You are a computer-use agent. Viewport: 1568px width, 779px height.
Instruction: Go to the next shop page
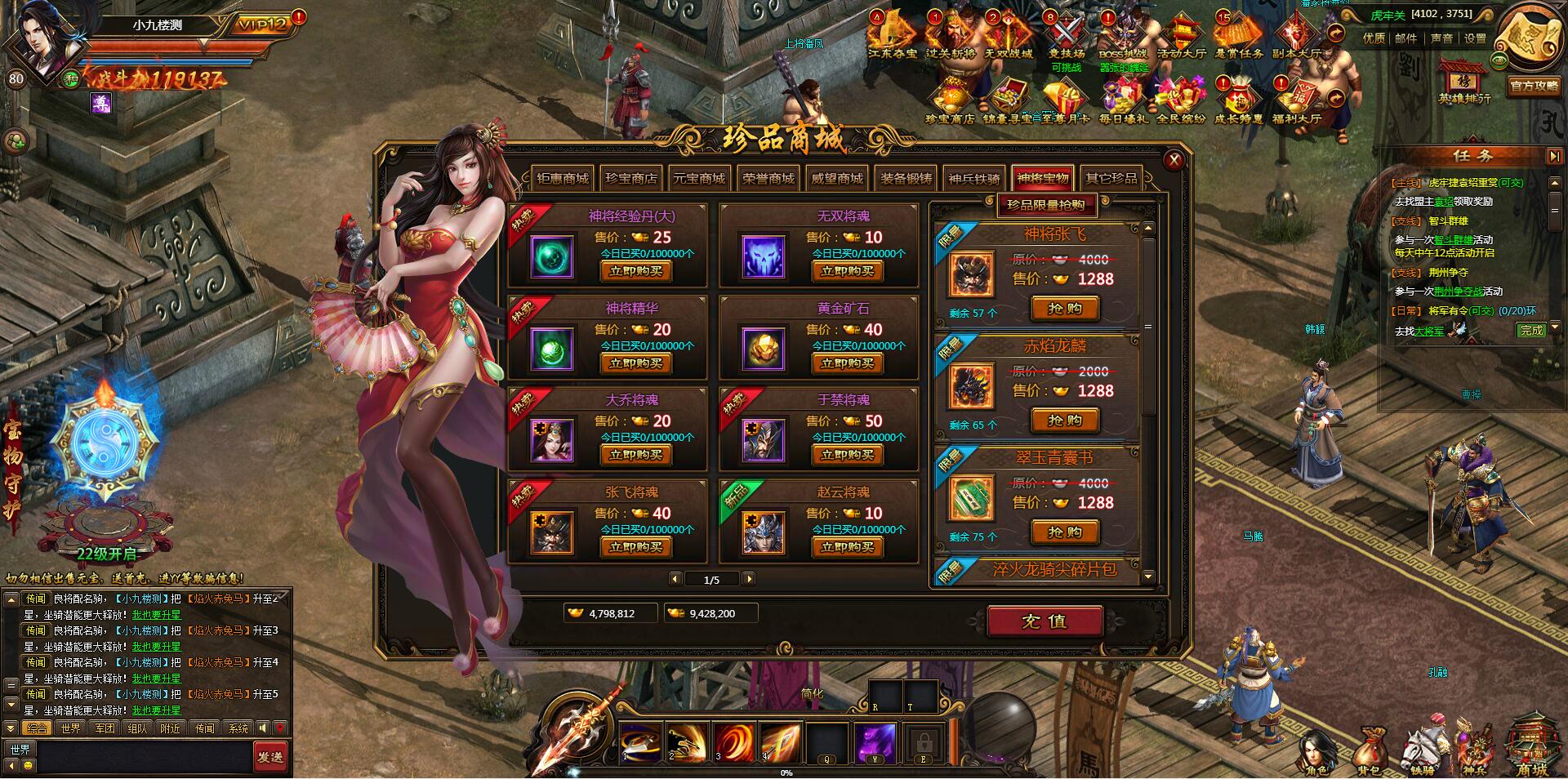tap(749, 579)
